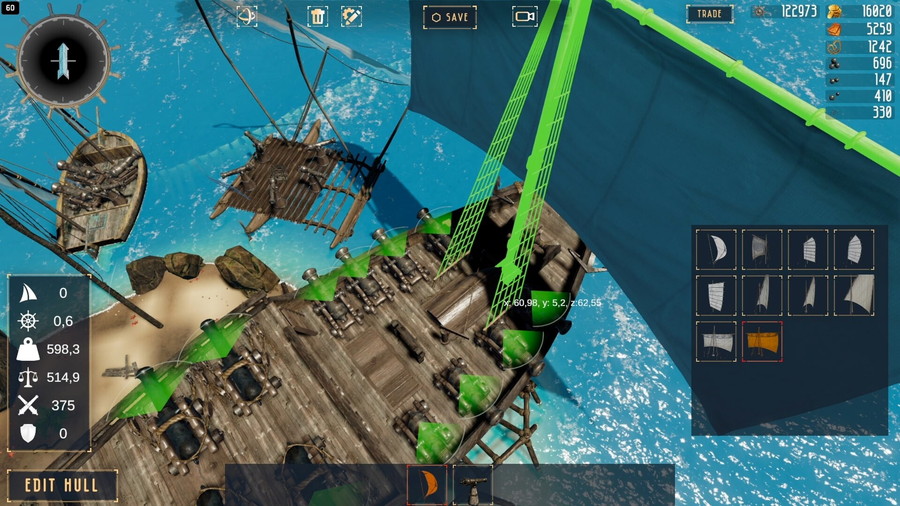Click the Save button
Image resolution: width=900 pixels, height=506 pixels.
(449, 17)
